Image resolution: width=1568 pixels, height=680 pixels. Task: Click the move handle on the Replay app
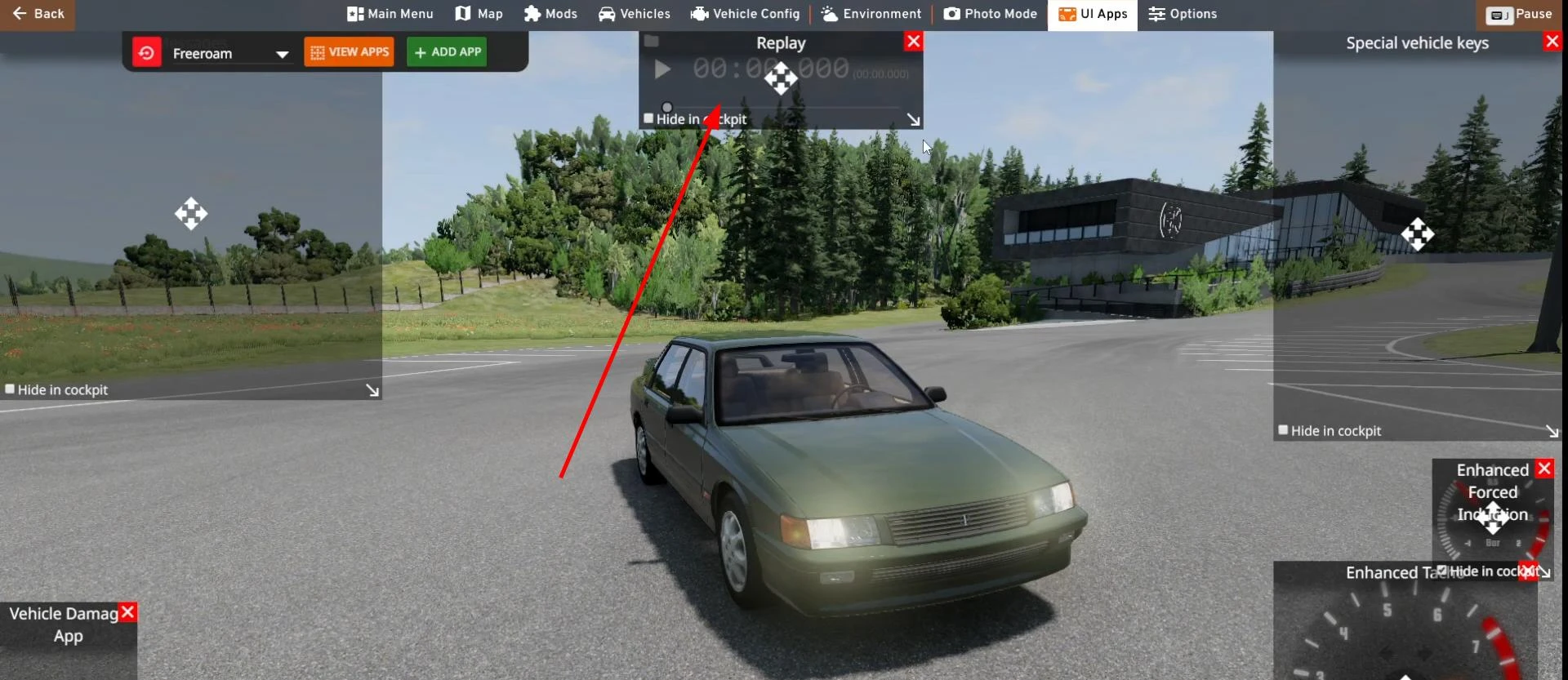point(780,78)
